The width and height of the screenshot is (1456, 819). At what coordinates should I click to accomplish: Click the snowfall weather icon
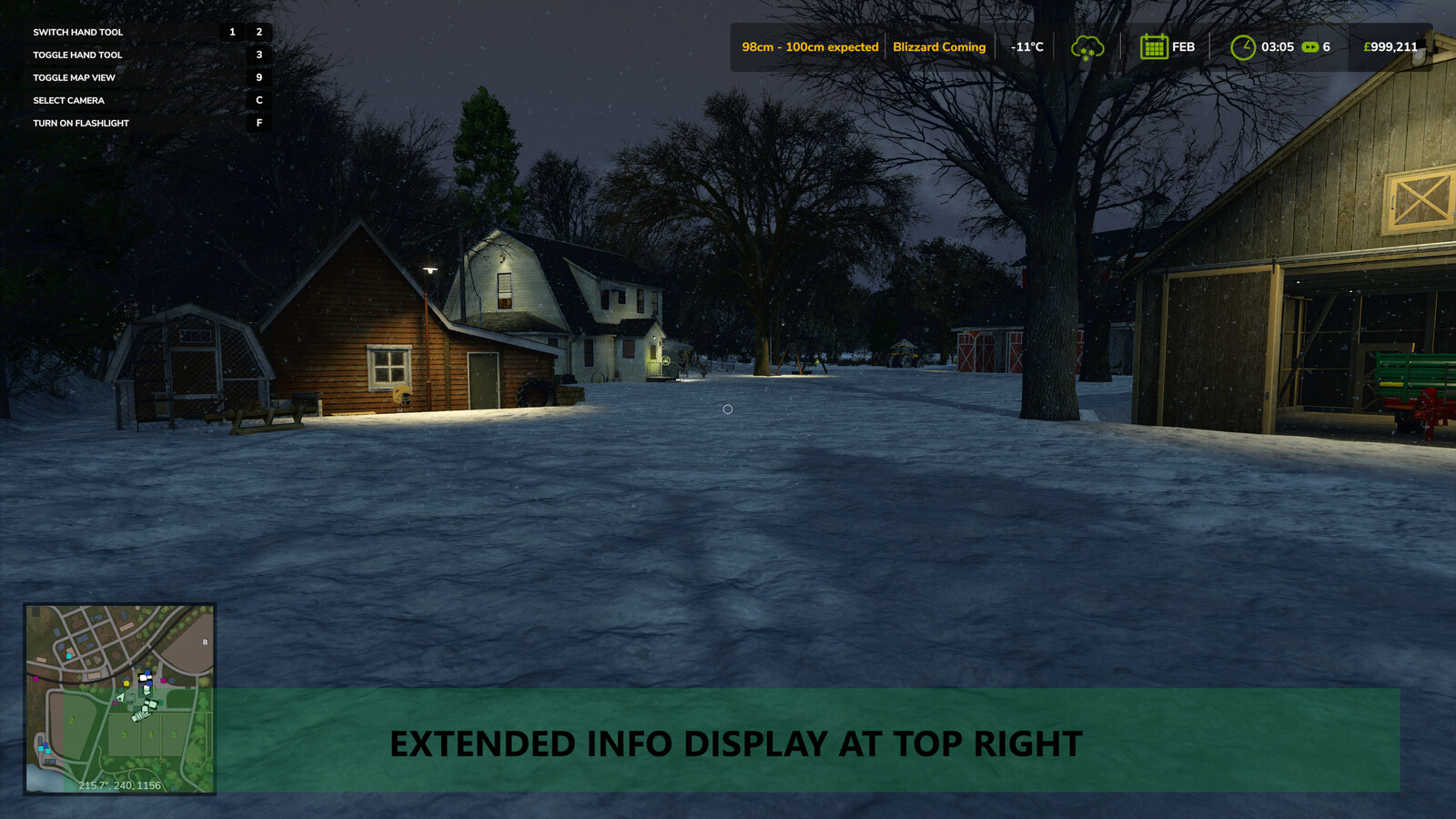click(1087, 46)
